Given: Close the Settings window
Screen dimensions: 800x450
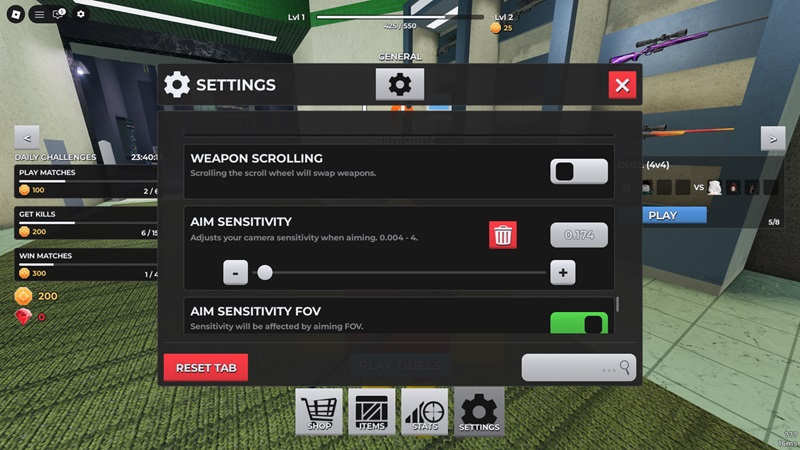Looking at the screenshot, I should (622, 85).
